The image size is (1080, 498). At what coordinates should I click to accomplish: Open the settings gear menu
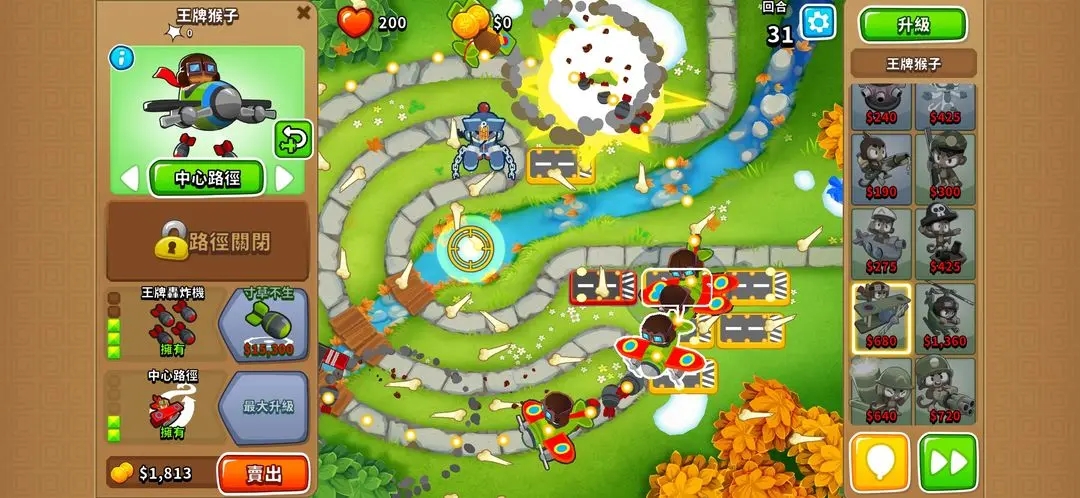click(x=817, y=21)
